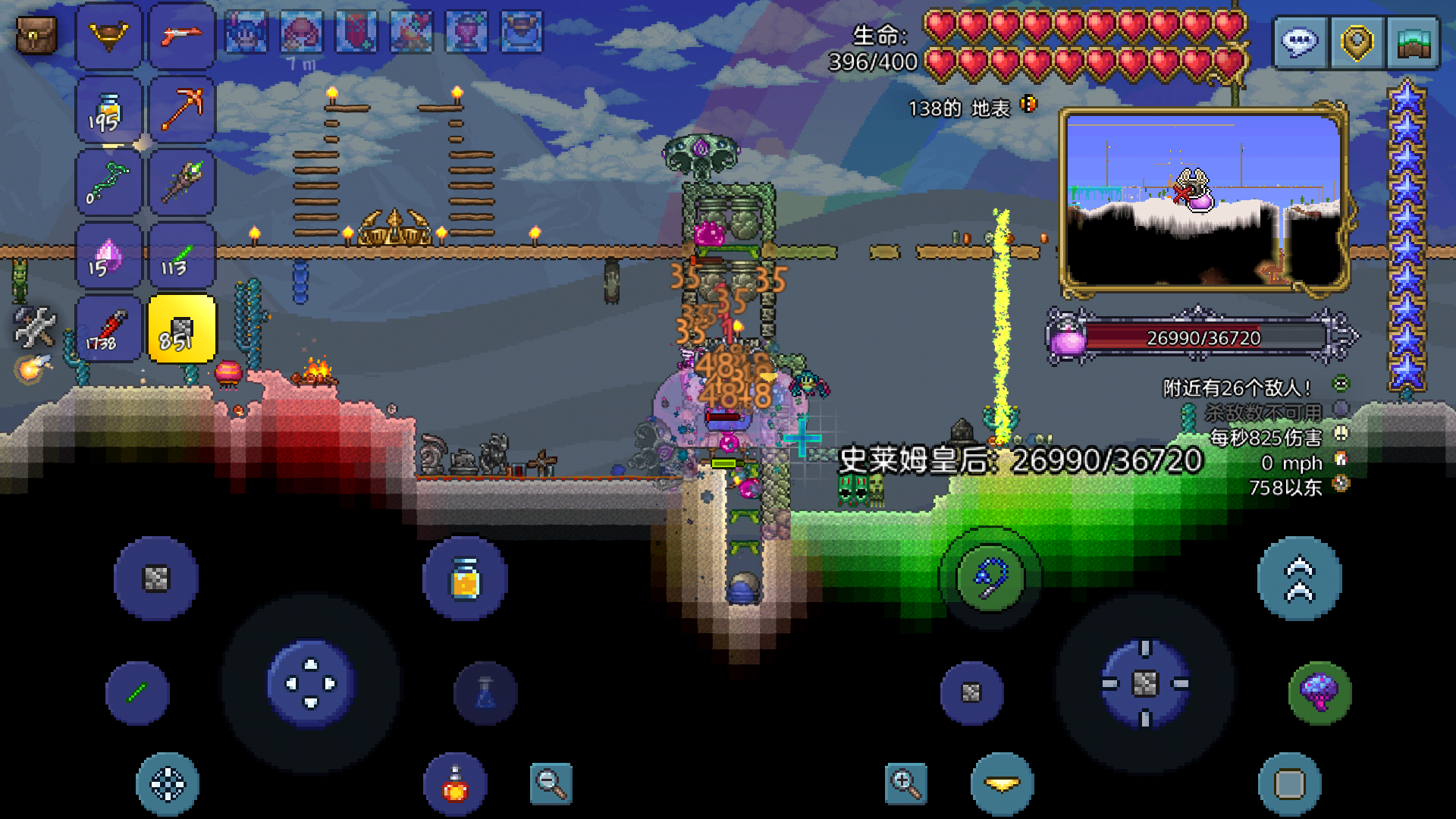Viewport: 1456px width, 819px height.
Task: Select the highlighted 851 block stack slot
Action: coord(182,330)
